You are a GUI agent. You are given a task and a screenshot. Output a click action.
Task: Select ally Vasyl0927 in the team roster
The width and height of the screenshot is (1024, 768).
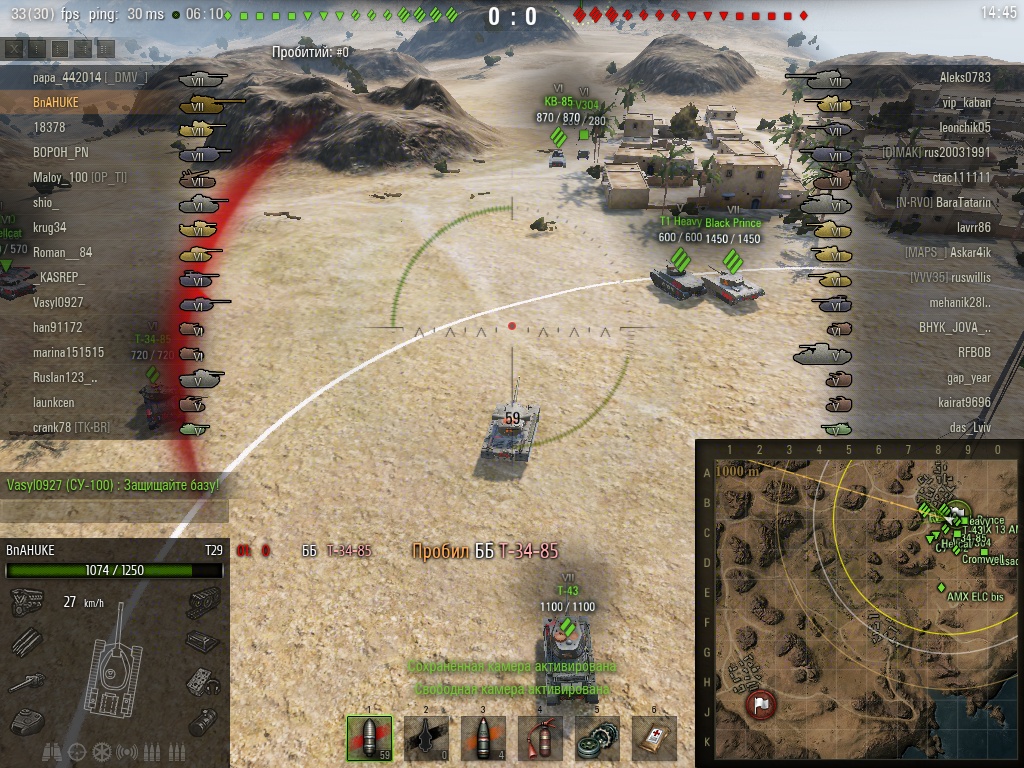pos(58,302)
